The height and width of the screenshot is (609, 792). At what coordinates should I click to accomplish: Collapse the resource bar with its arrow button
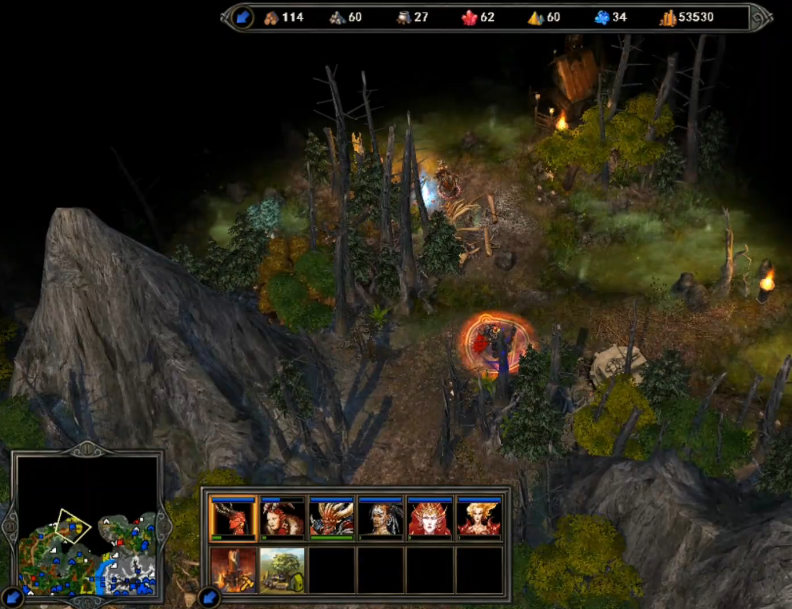coord(243,17)
